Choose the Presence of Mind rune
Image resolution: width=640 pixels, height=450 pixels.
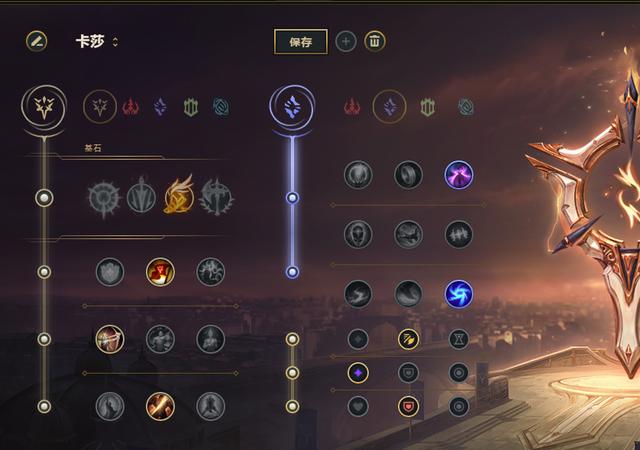[x=211, y=271]
